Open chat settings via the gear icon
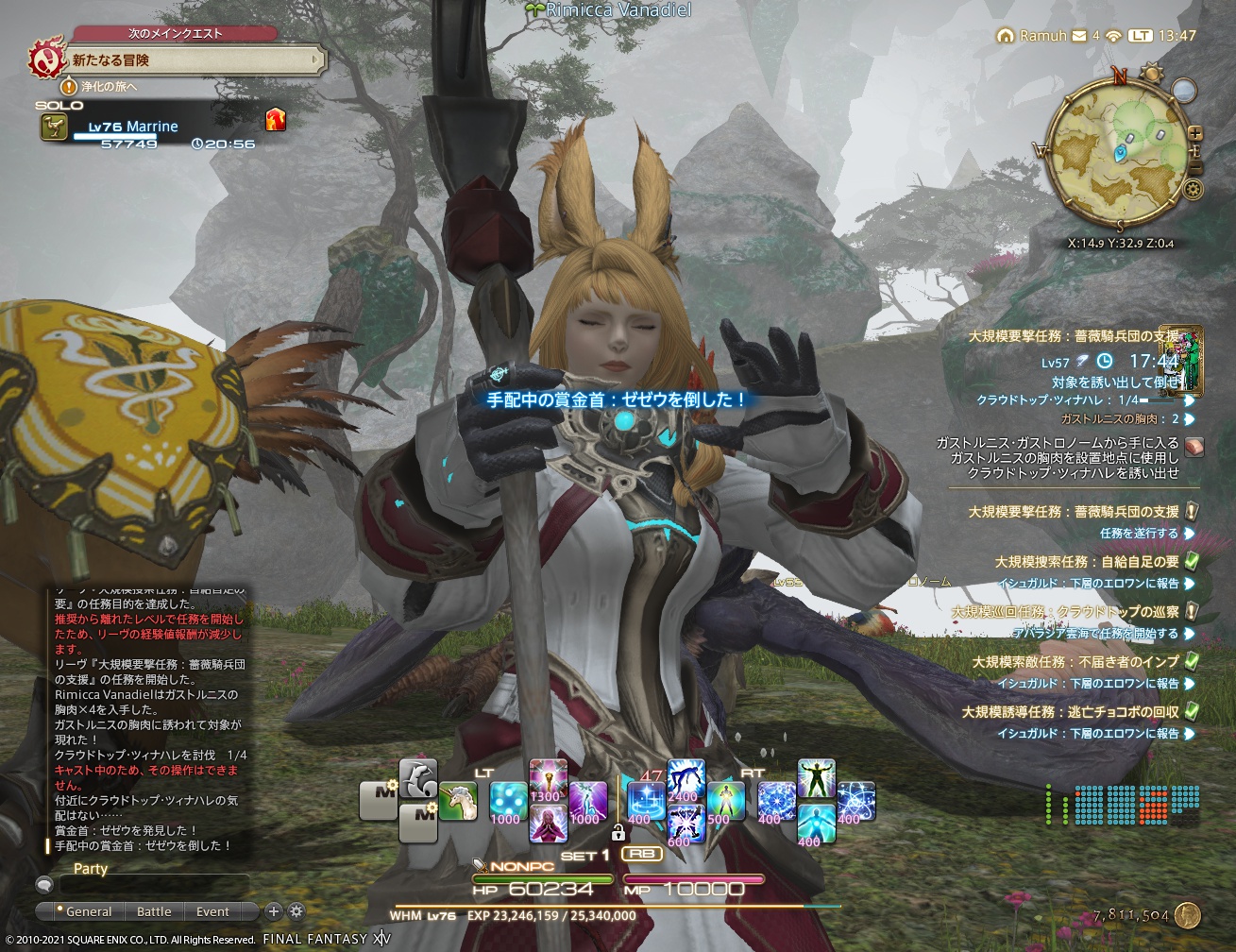Image resolution: width=1236 pixels, height=952 pixels. [x=296, y=912]
